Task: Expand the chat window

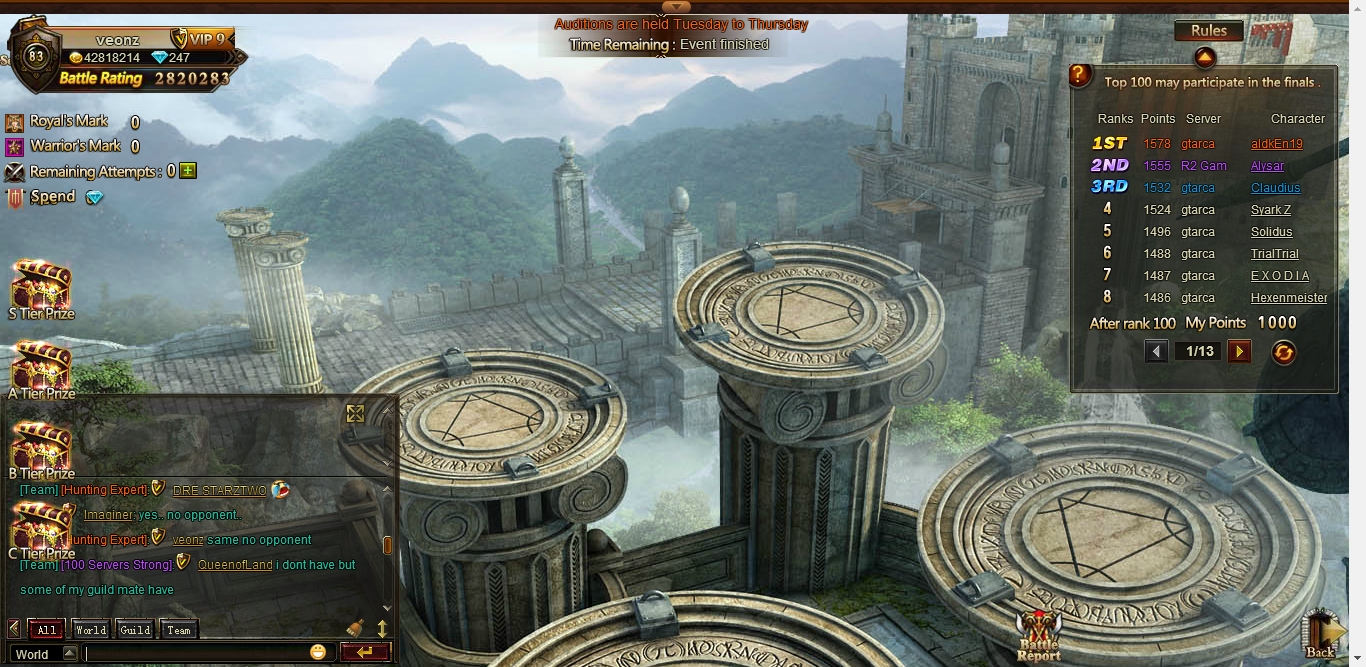Action: (x=355, y=413)
